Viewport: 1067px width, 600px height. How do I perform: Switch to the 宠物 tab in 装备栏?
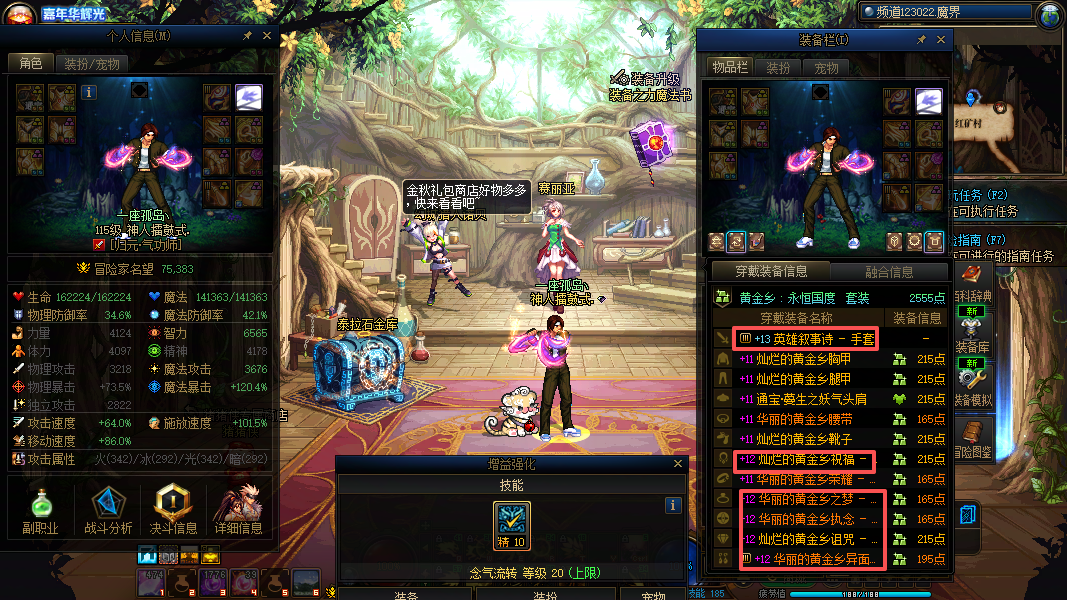[x=826, y=68]
